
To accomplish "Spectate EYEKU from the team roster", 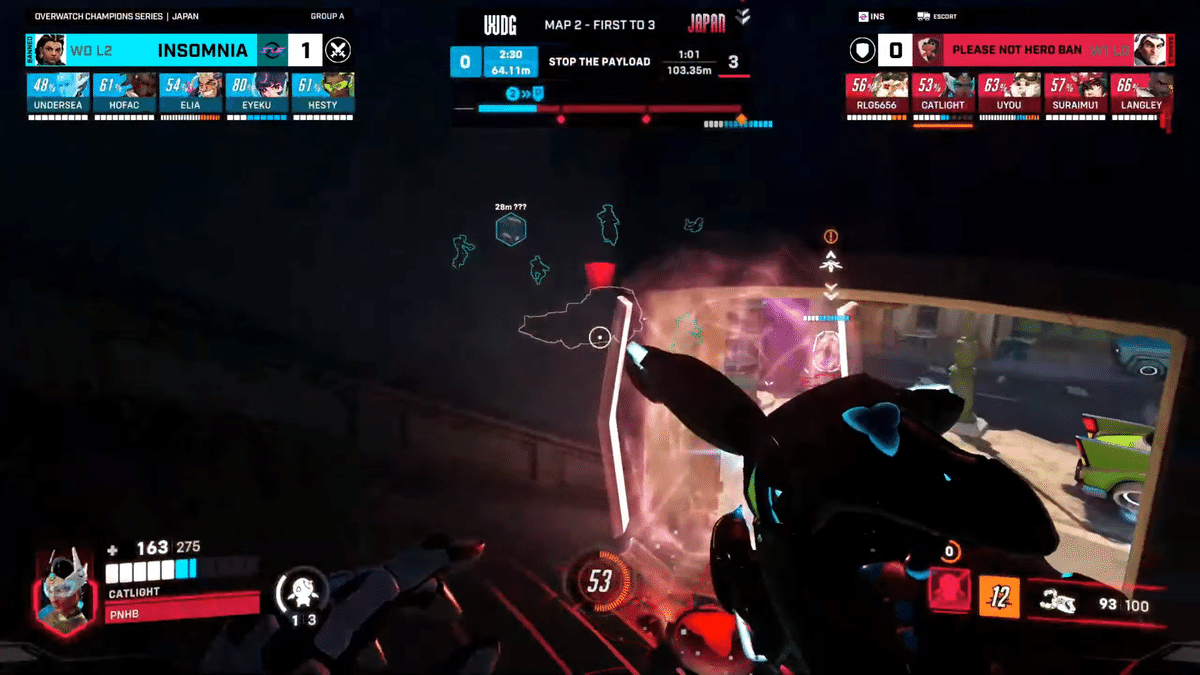I will [256, 92].
